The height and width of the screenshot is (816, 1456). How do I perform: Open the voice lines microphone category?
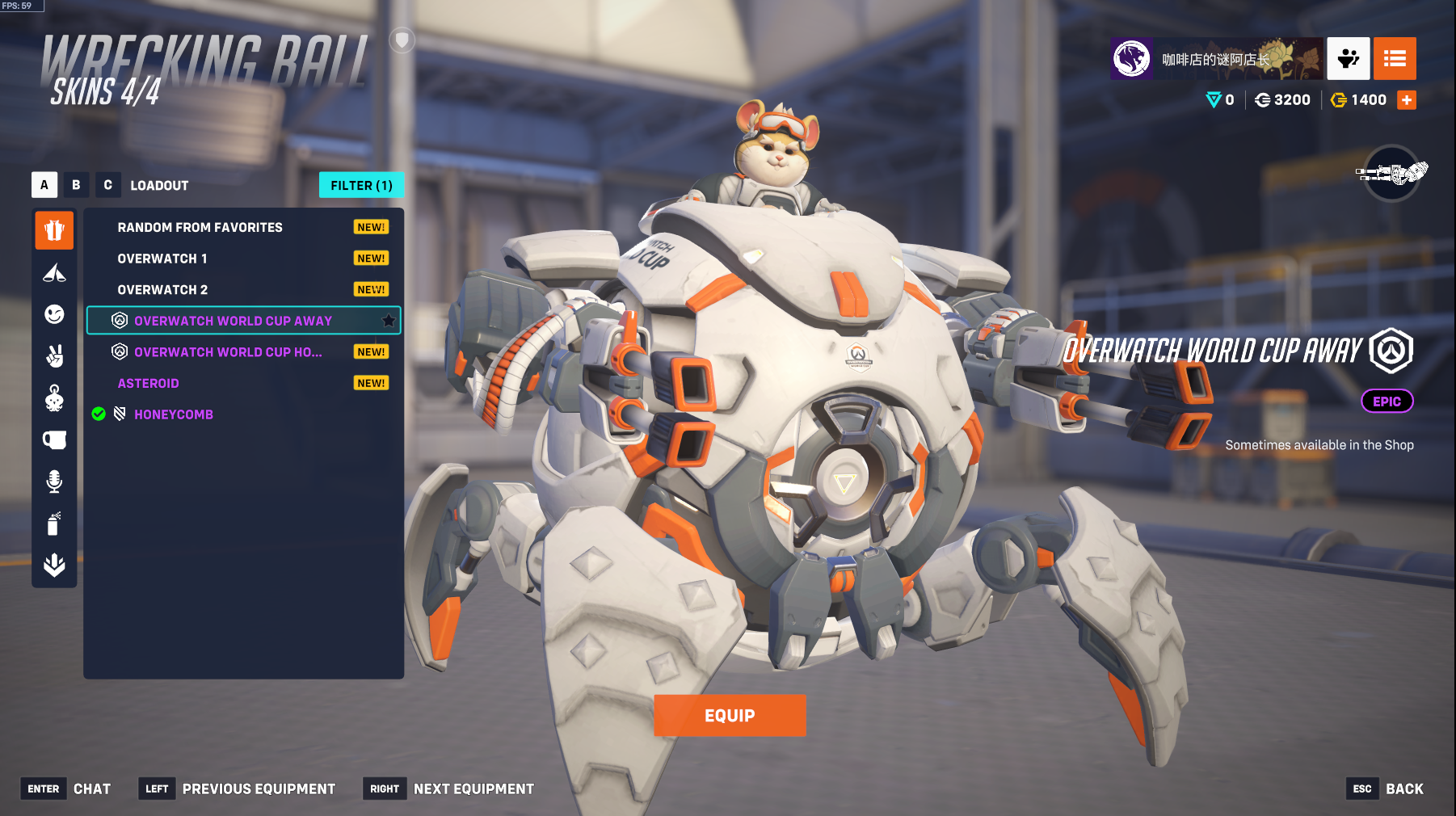(x=54, y=482)
